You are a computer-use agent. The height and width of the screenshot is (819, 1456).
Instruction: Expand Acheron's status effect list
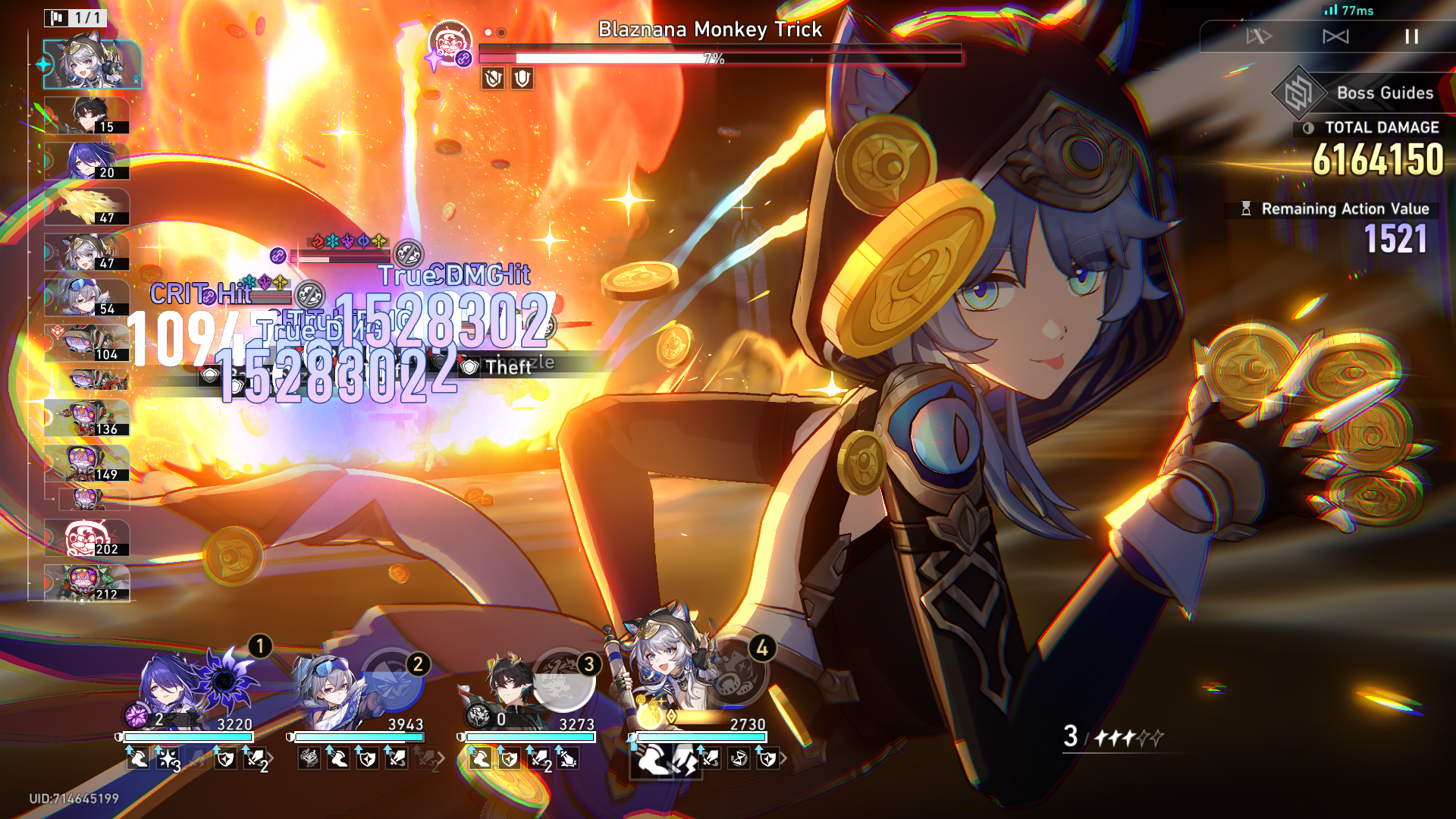point(271,758)
